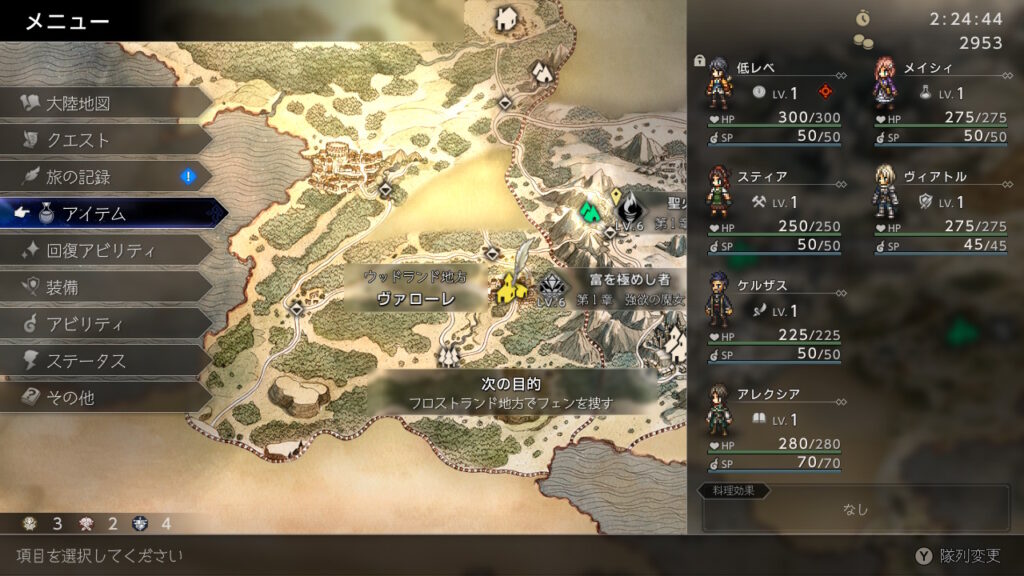Choose the アイテム menu entry

110,213
